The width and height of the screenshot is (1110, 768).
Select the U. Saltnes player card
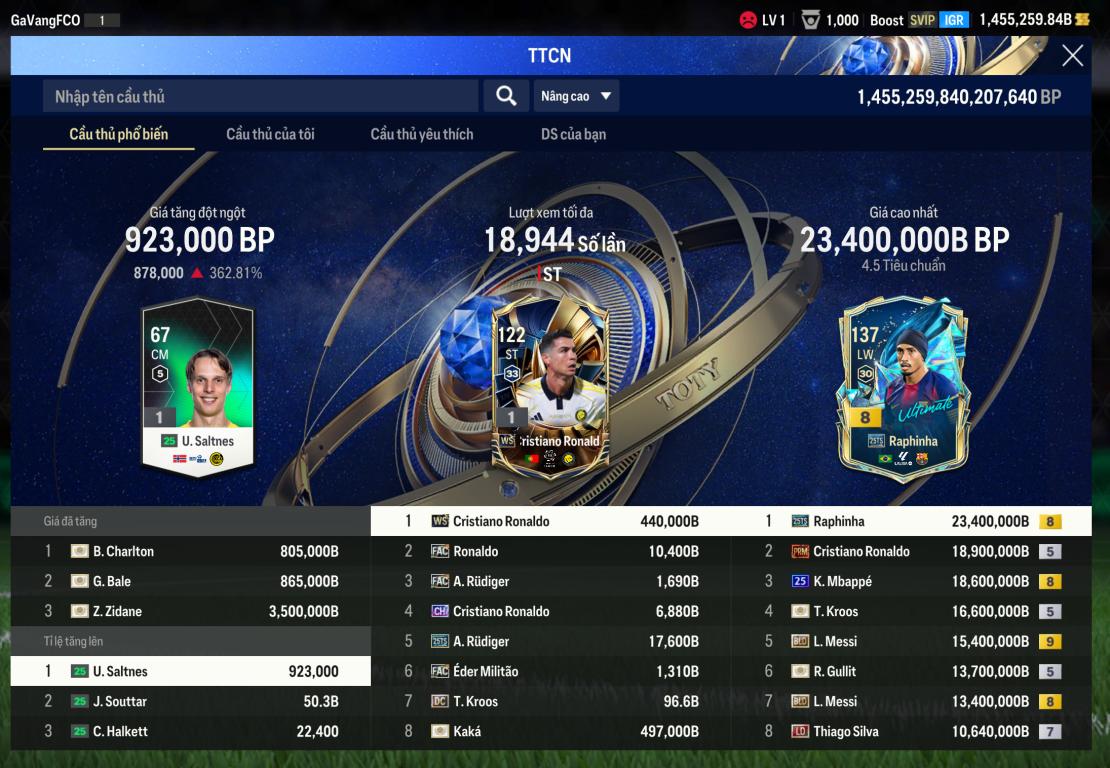click(197, 385)
